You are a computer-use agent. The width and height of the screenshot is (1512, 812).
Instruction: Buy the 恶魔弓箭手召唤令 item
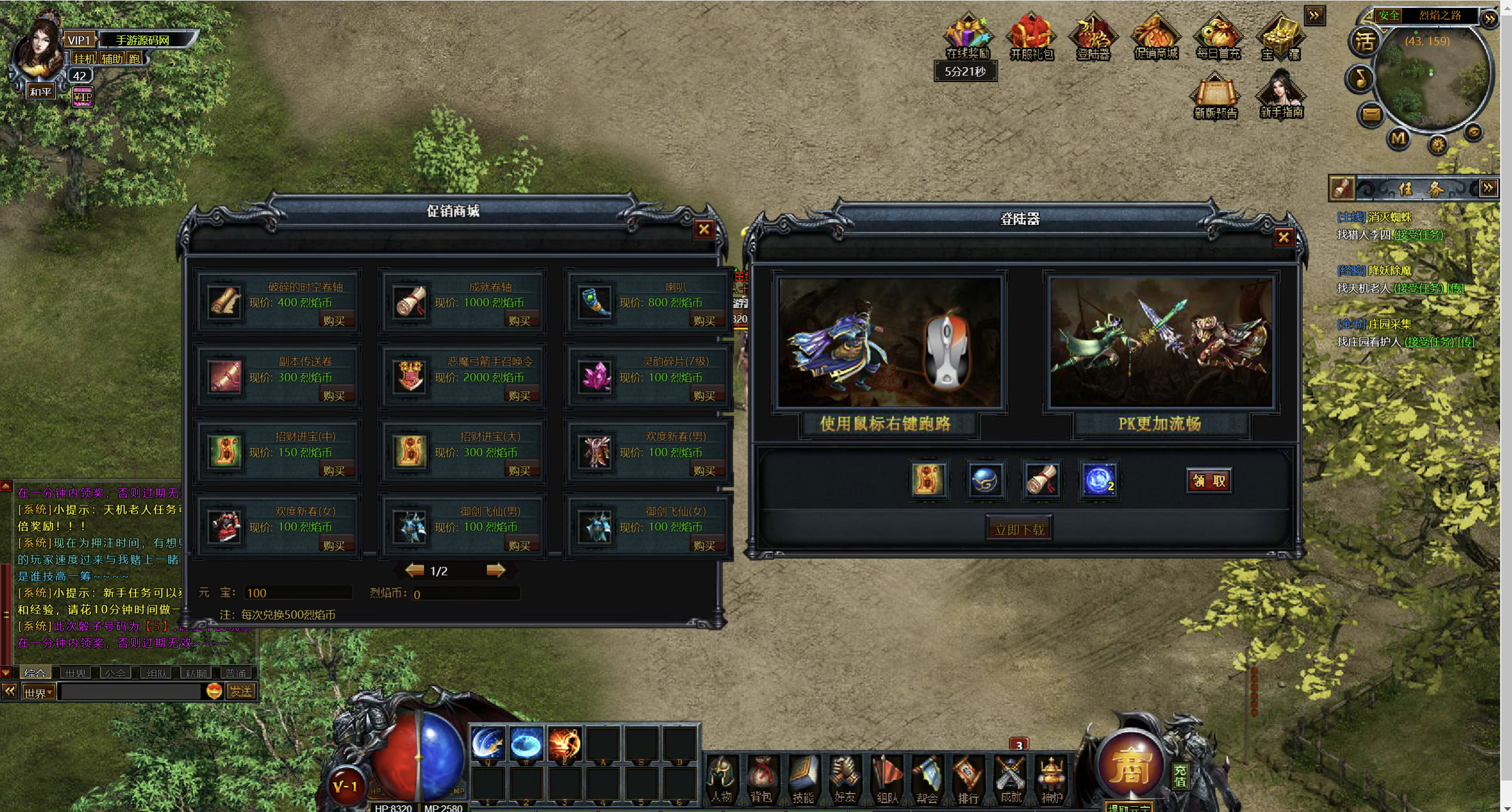tap(519, 395)
